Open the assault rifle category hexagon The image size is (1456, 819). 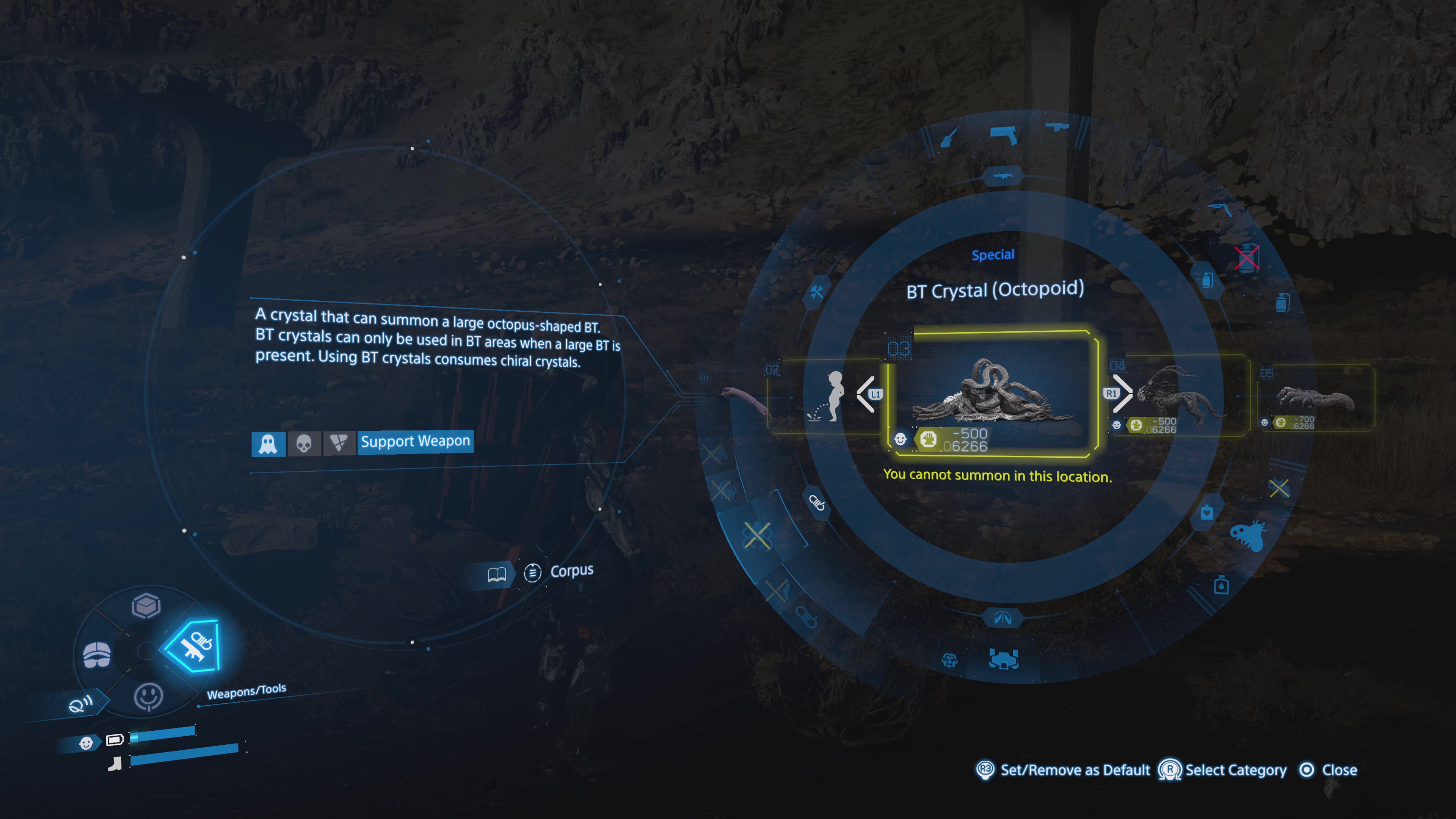(x=1003, y=176)
